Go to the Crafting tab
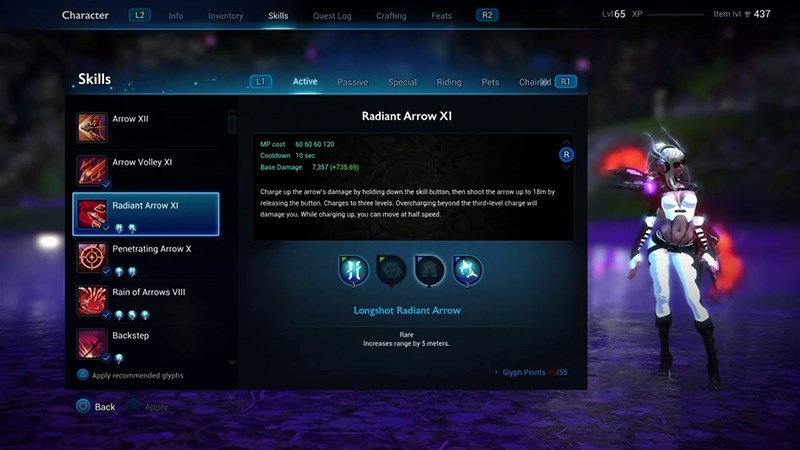Viewport: 800px width, 450px height. [391, 16]
